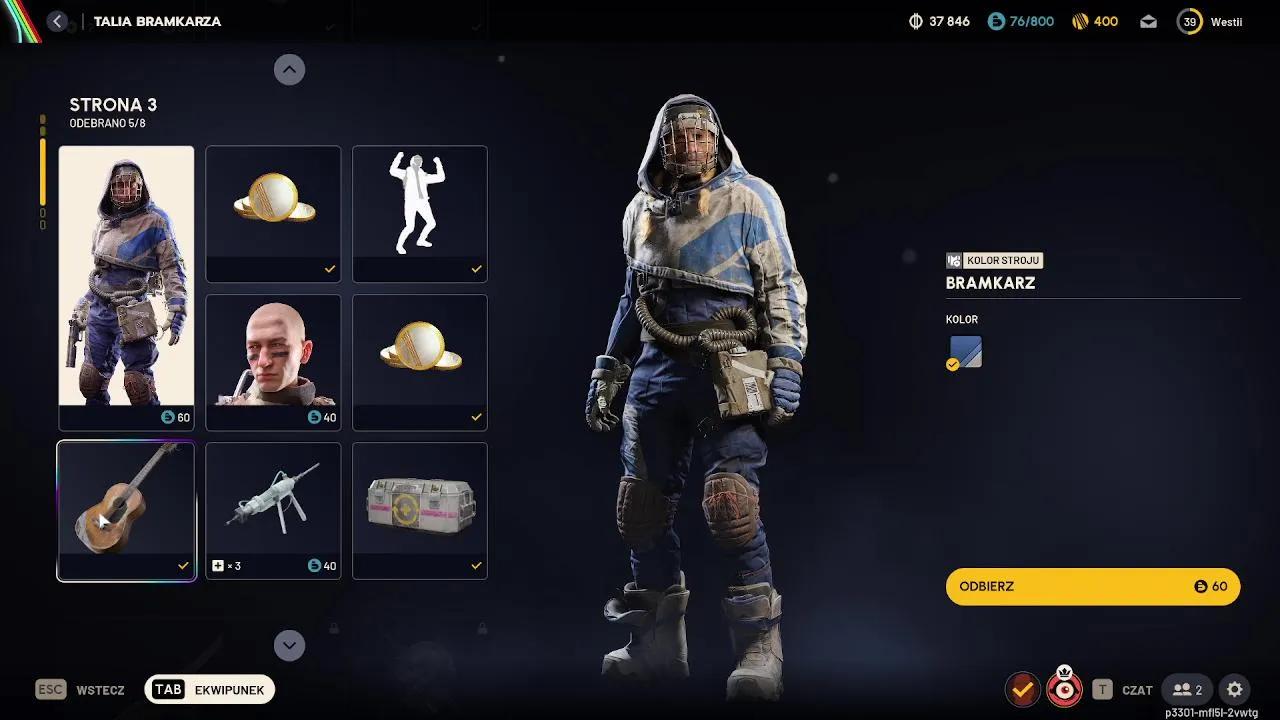The width and height of the screenshot is (1280, 720).
Task: Claim the reward with the ODBIERZ button
Action: (1092, 586)
